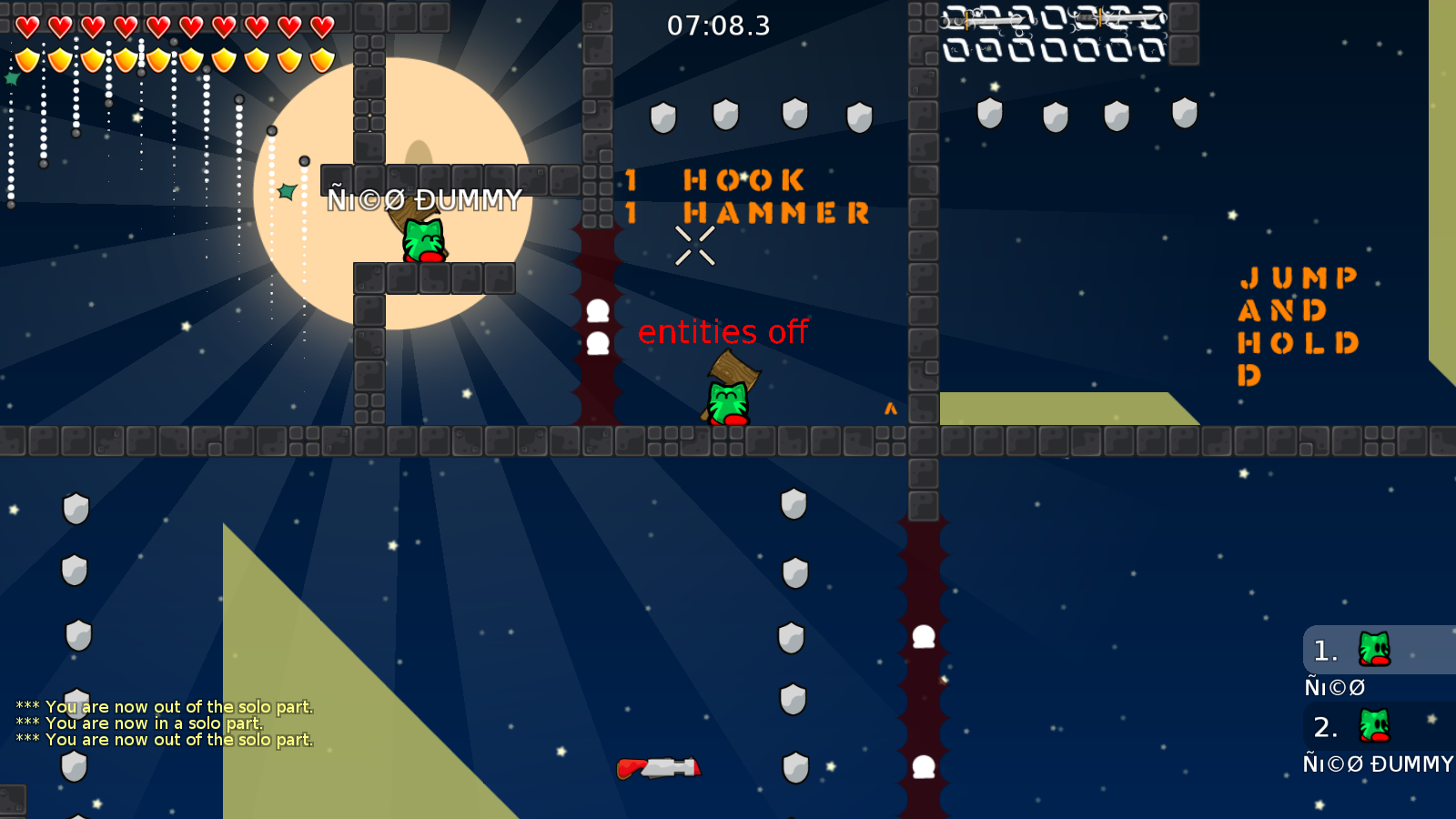Screen dimensions: 1456x819
Task: Click the red grenade launcher pickup at the bottom
Action: (660, 767)
